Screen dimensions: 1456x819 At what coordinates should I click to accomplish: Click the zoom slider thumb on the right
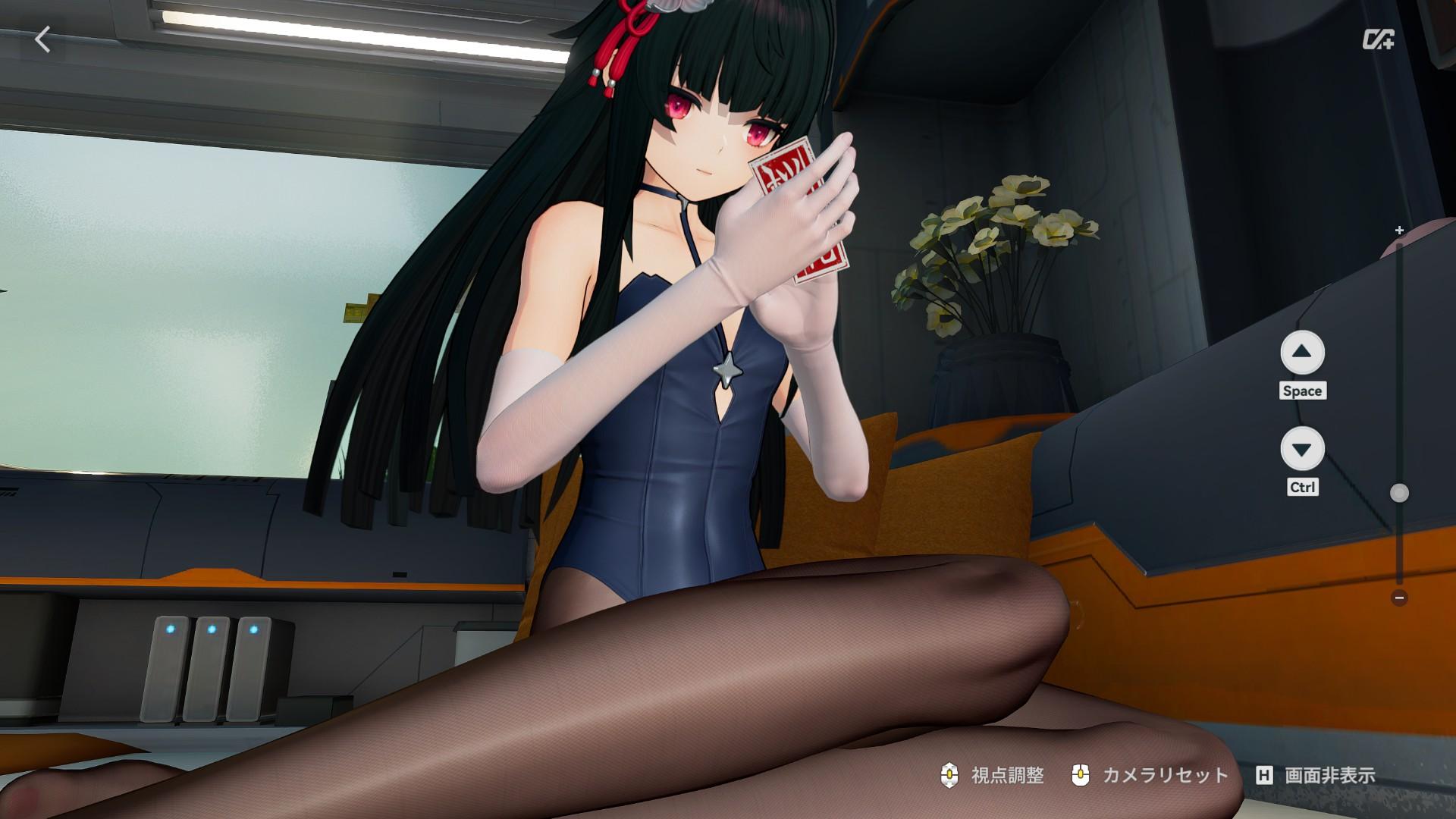1398,491
